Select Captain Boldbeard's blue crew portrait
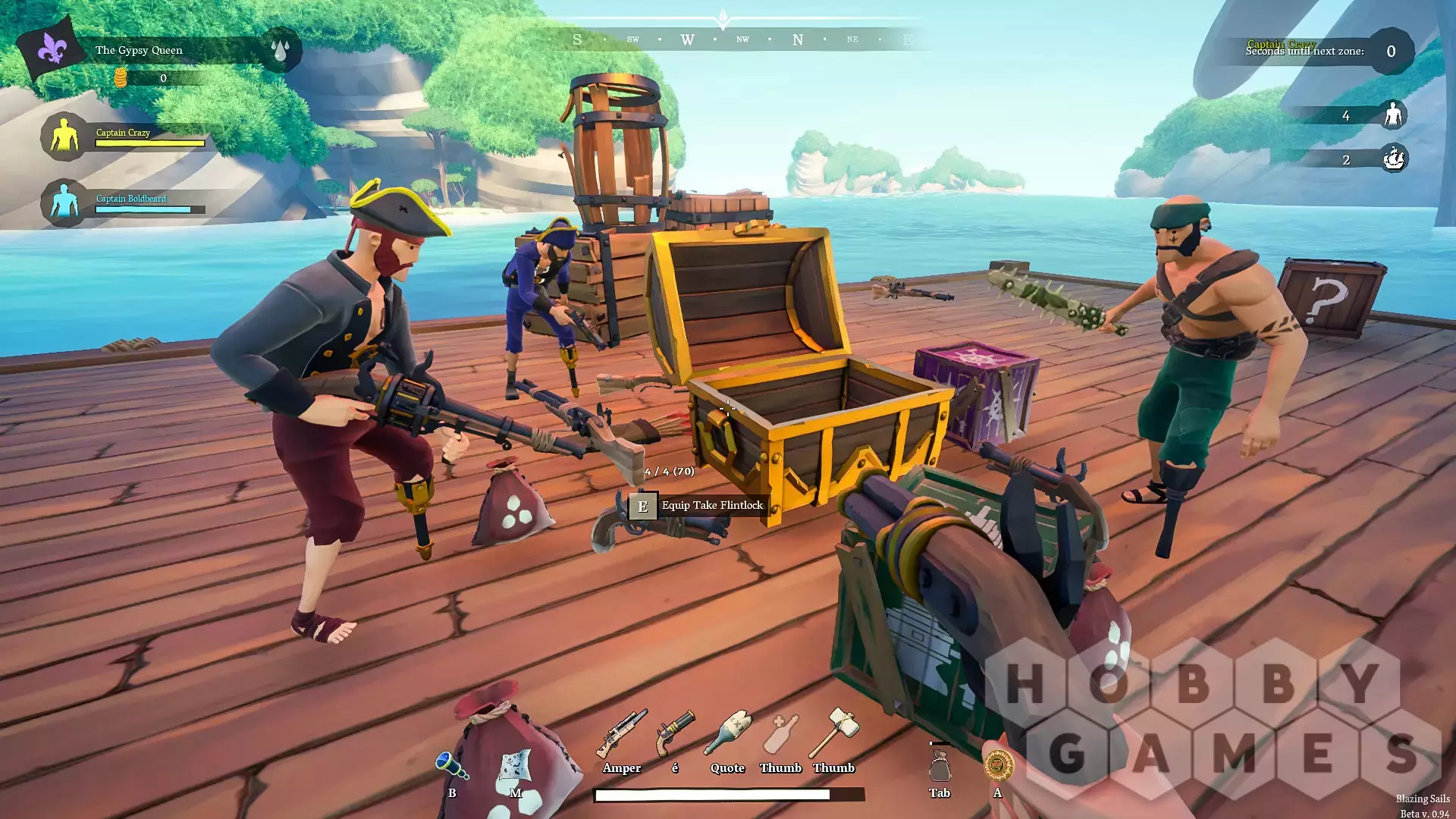The height and width of the screenshot is (819, 1456). 64,203
